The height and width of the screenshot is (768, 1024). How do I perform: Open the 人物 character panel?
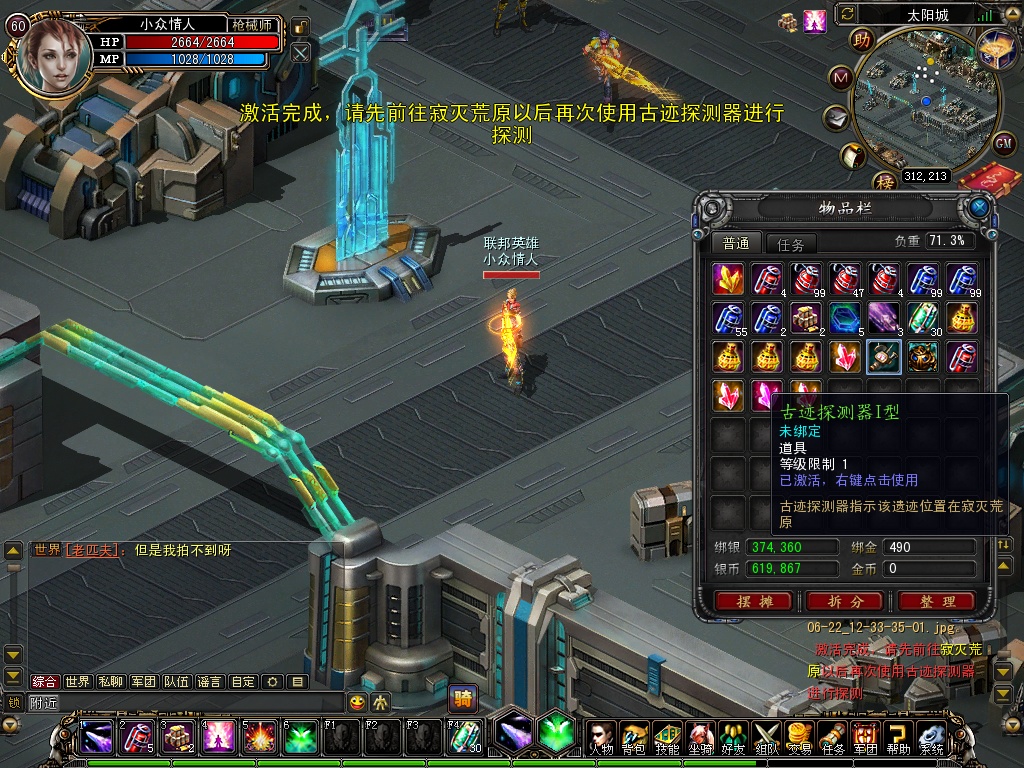point(600,738)
